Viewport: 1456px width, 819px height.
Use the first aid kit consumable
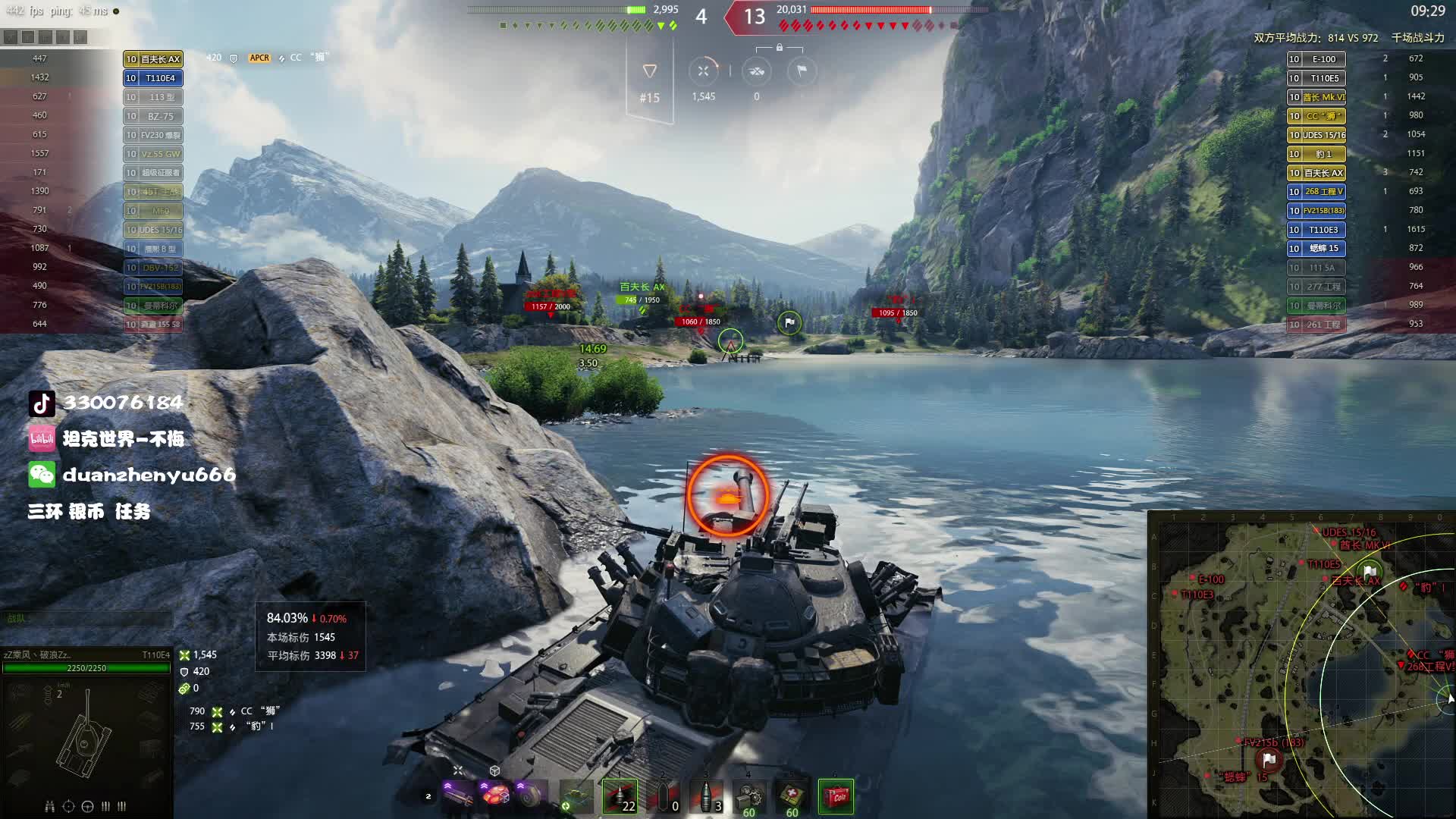click(x=792, y=796)
